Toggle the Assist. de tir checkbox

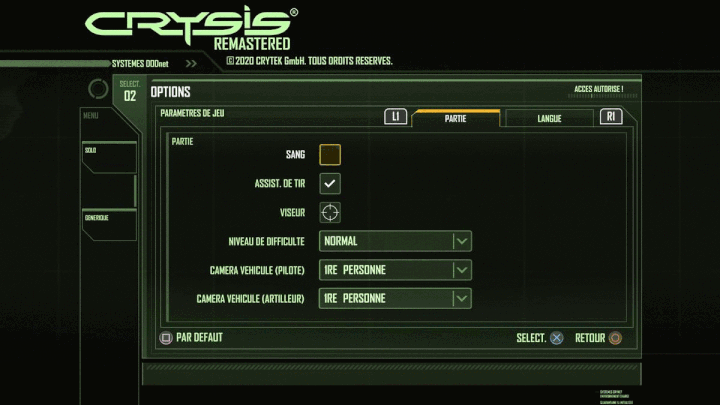coord(330,183)
